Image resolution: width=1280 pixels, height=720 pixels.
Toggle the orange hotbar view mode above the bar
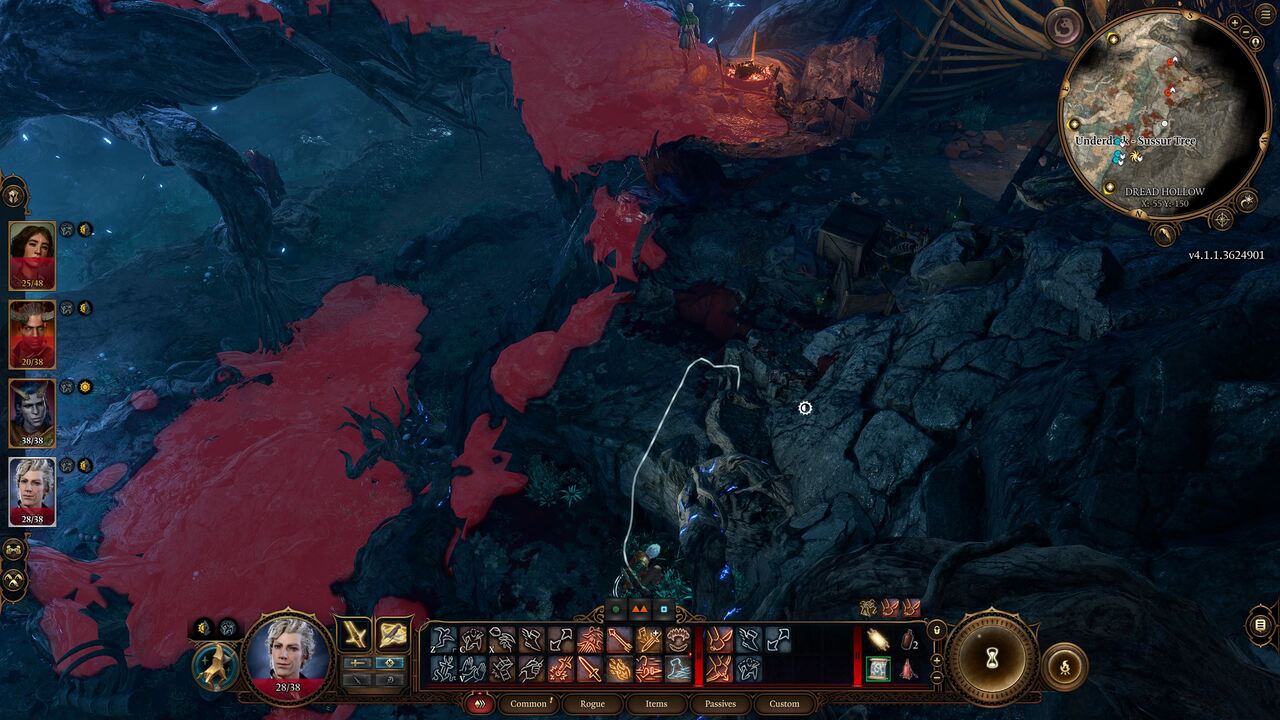pos(640,610)
